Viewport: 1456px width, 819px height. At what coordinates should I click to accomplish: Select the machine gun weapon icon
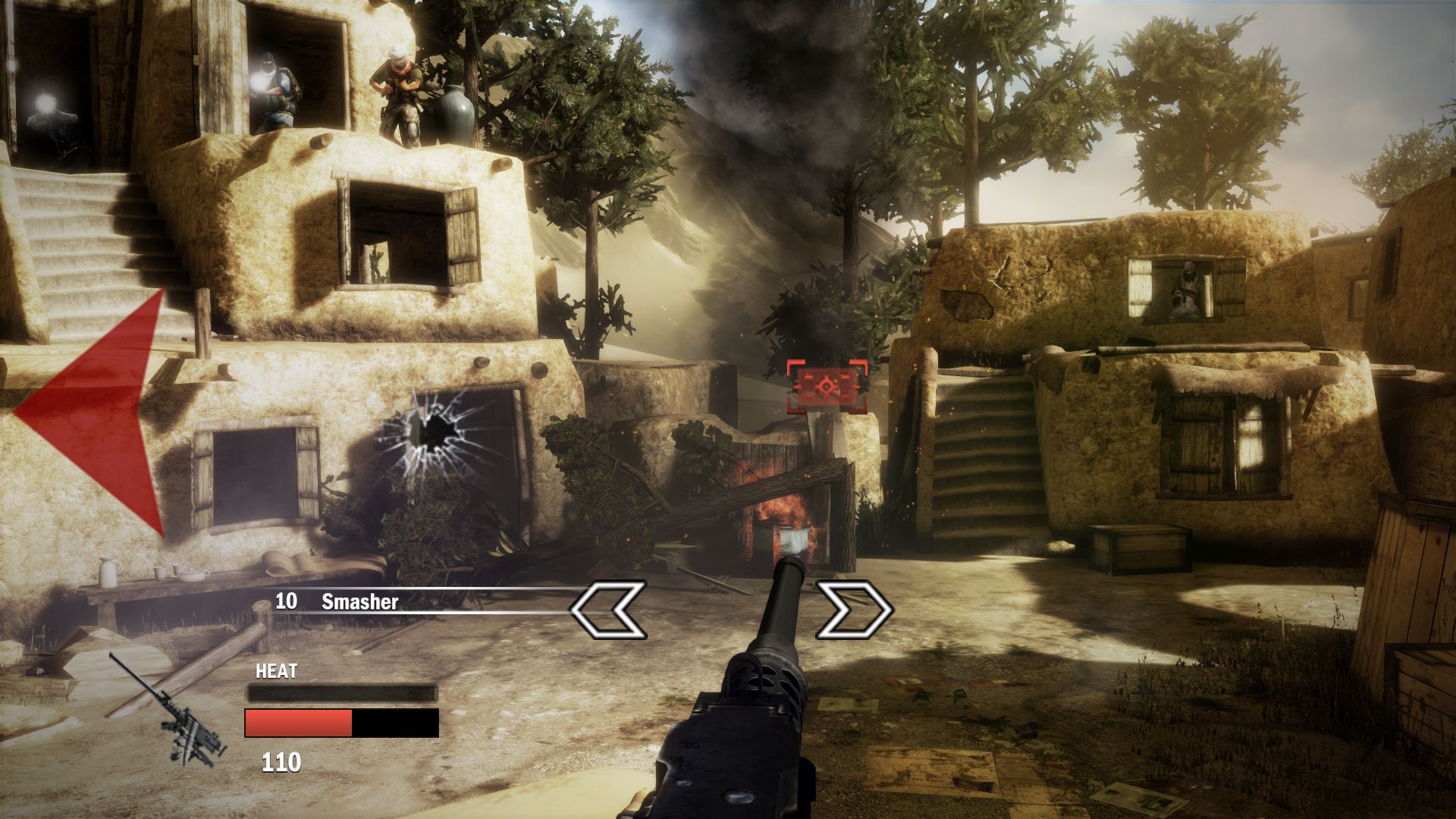point(173,710)
